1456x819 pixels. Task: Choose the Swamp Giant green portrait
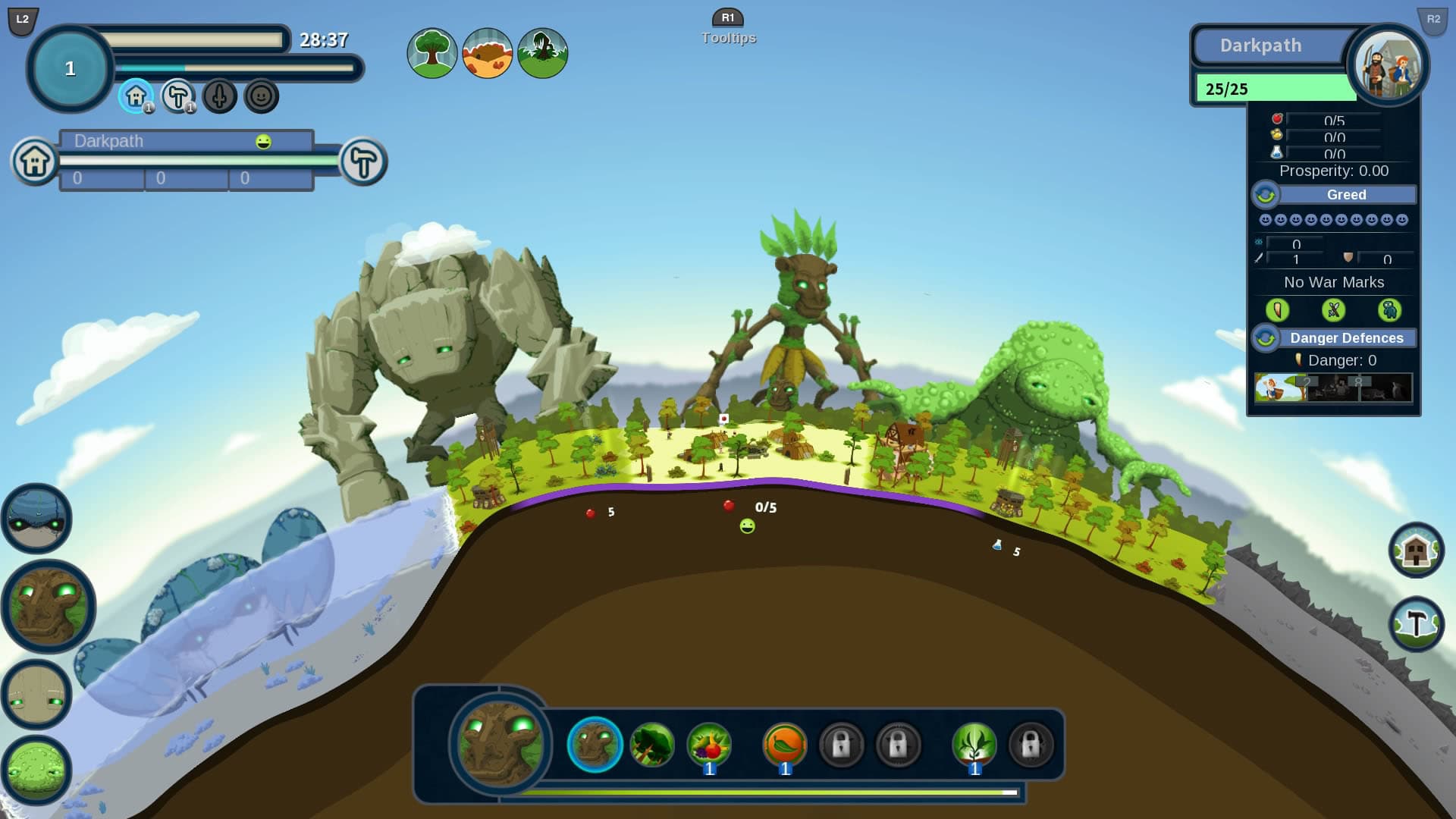(36, 770)
